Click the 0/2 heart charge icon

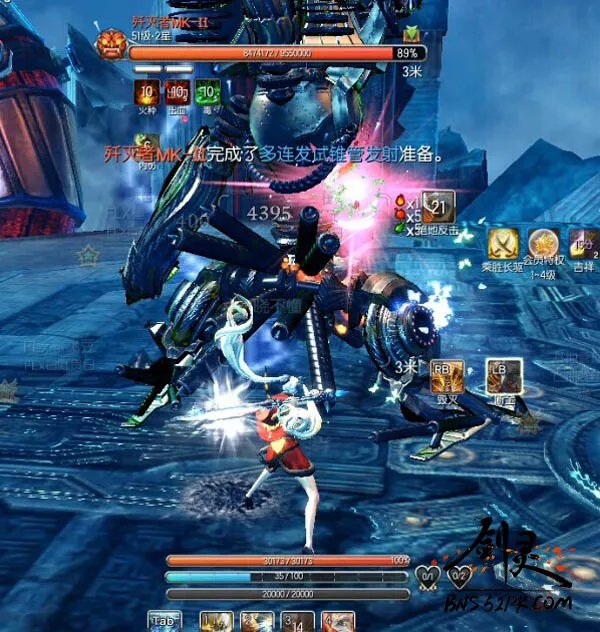459,575
